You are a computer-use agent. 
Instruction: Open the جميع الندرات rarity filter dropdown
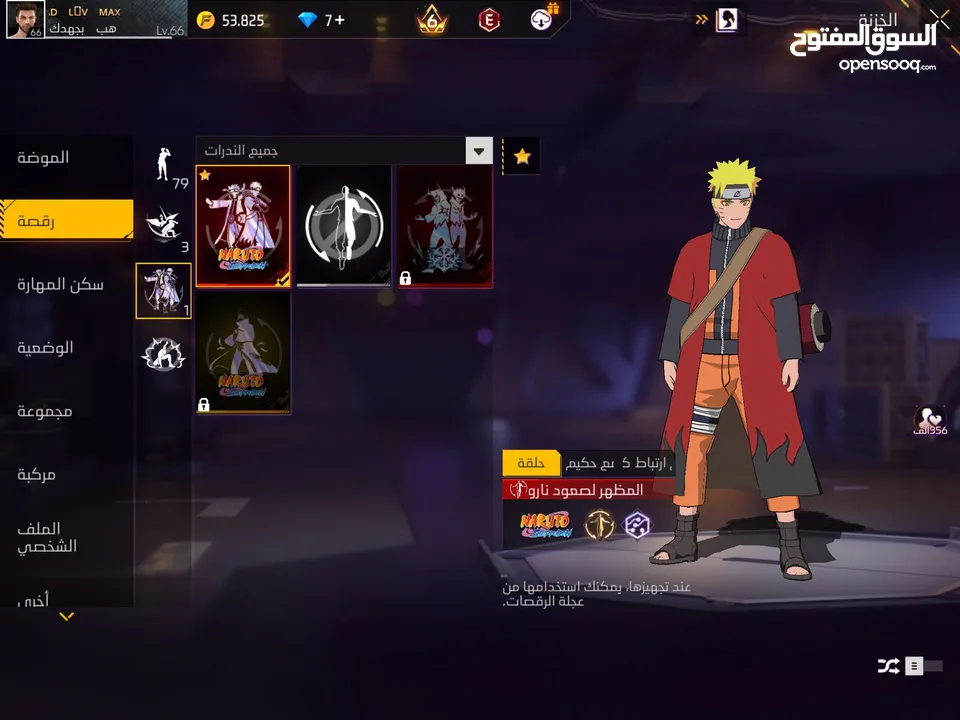coord(479,151)
